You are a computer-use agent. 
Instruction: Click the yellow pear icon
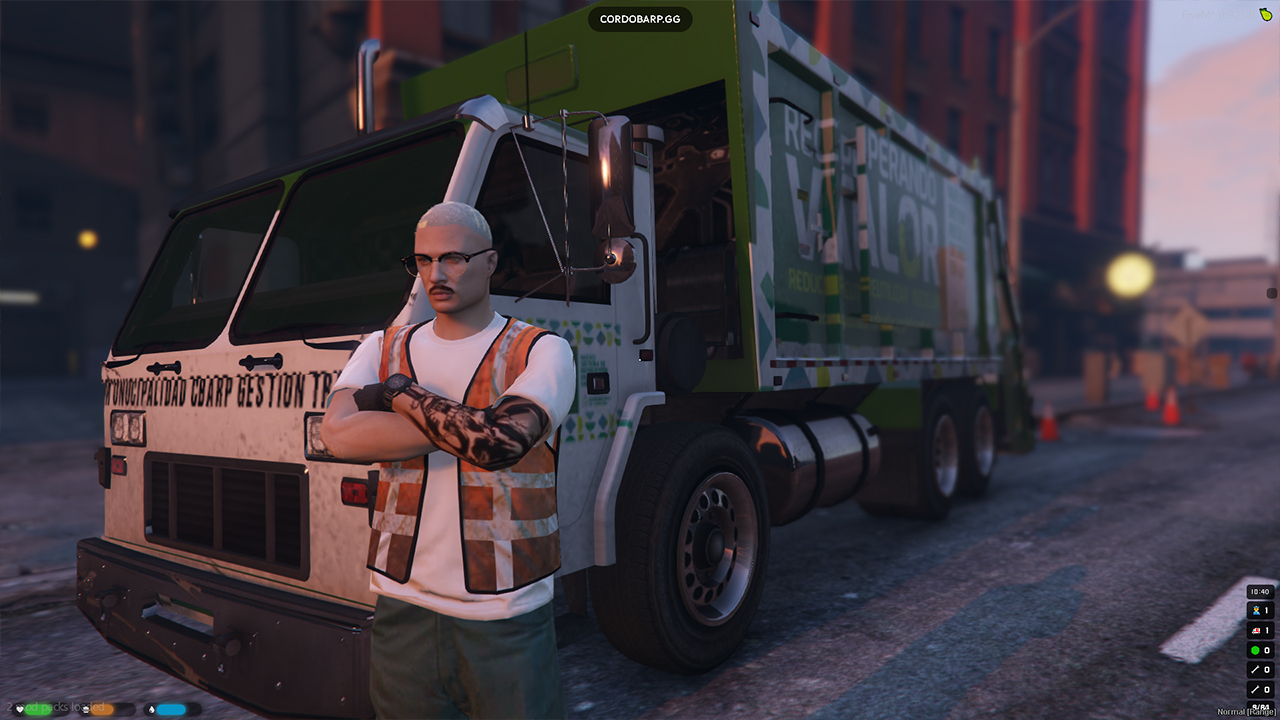[1264, 14]
